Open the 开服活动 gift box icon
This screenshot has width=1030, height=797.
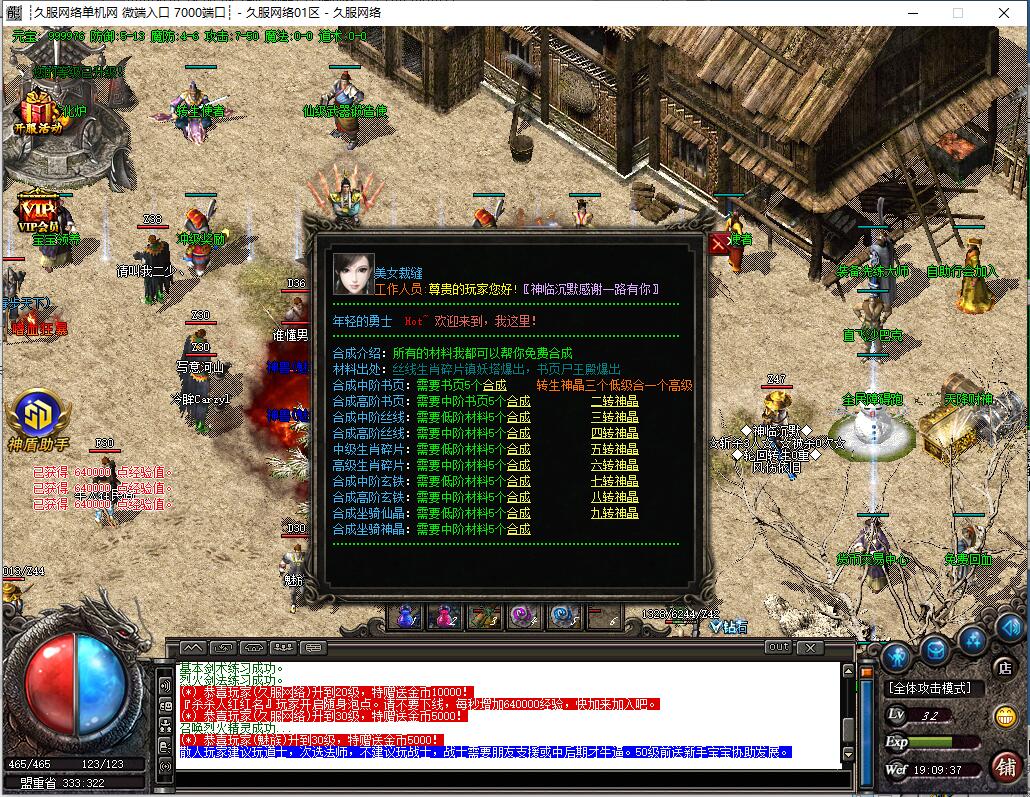[x=38, y=112]
